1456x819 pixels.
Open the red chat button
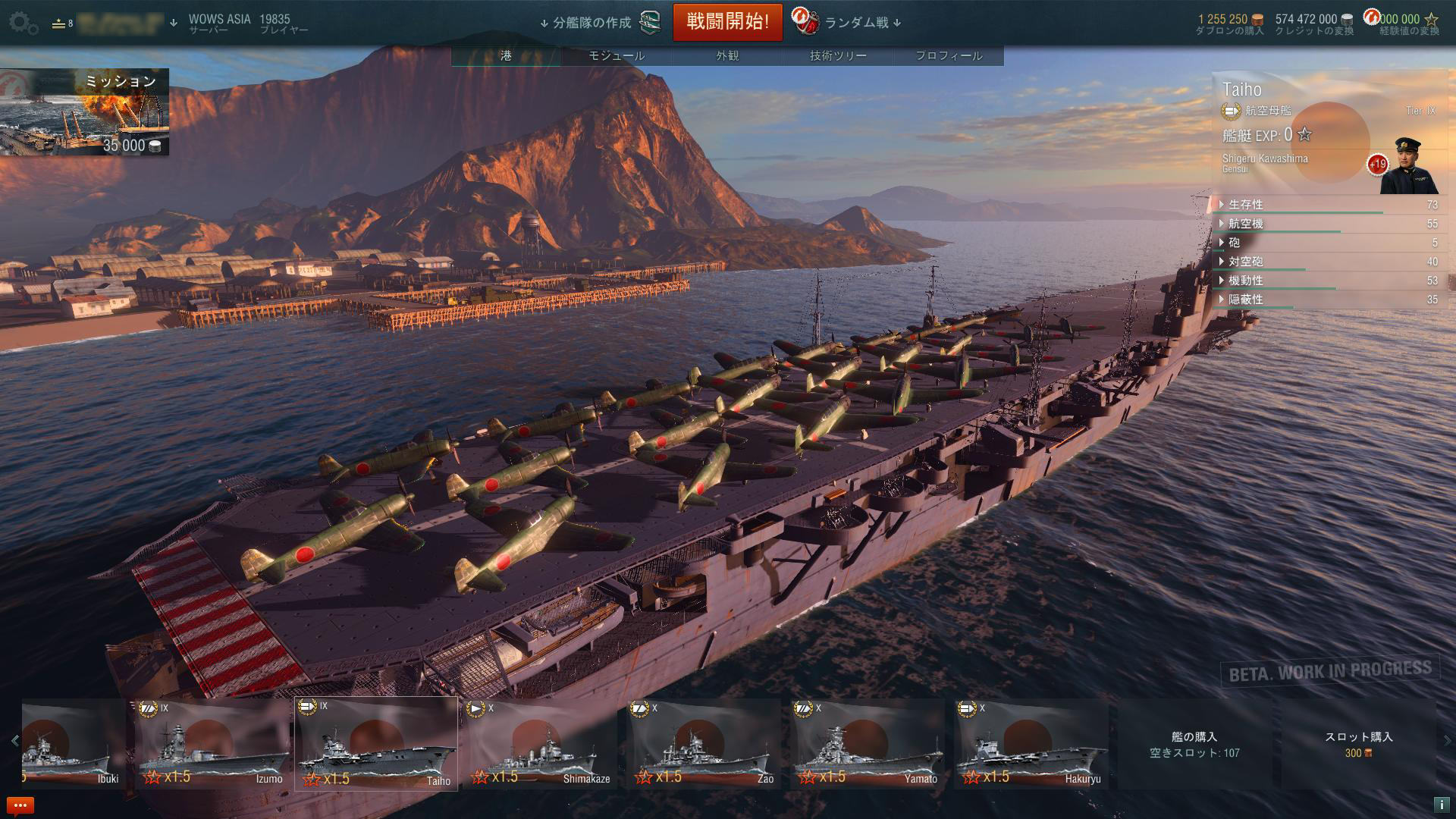point(20,805)
